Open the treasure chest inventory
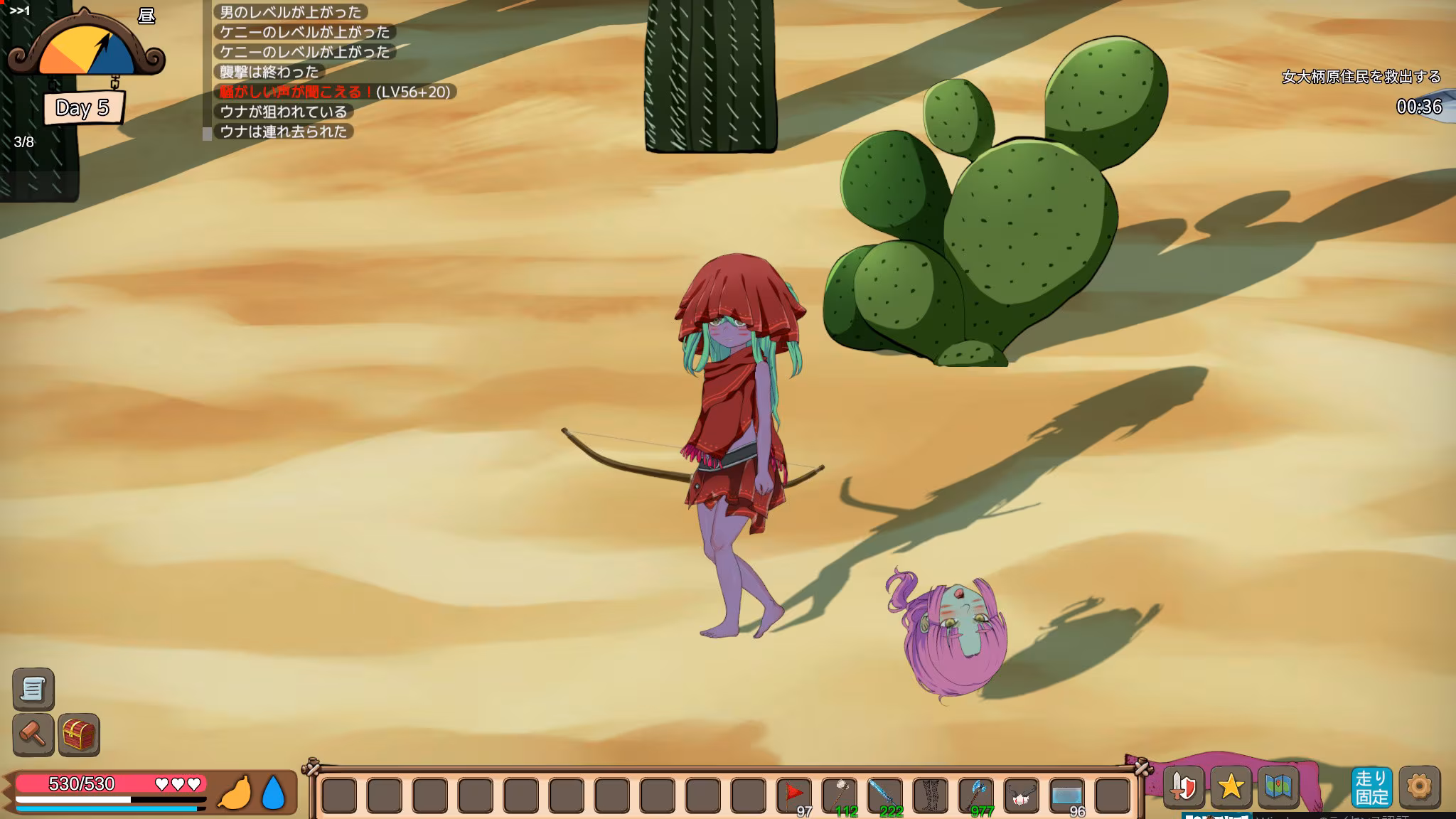Screen dimensions: 1456x819 (79, 734)
